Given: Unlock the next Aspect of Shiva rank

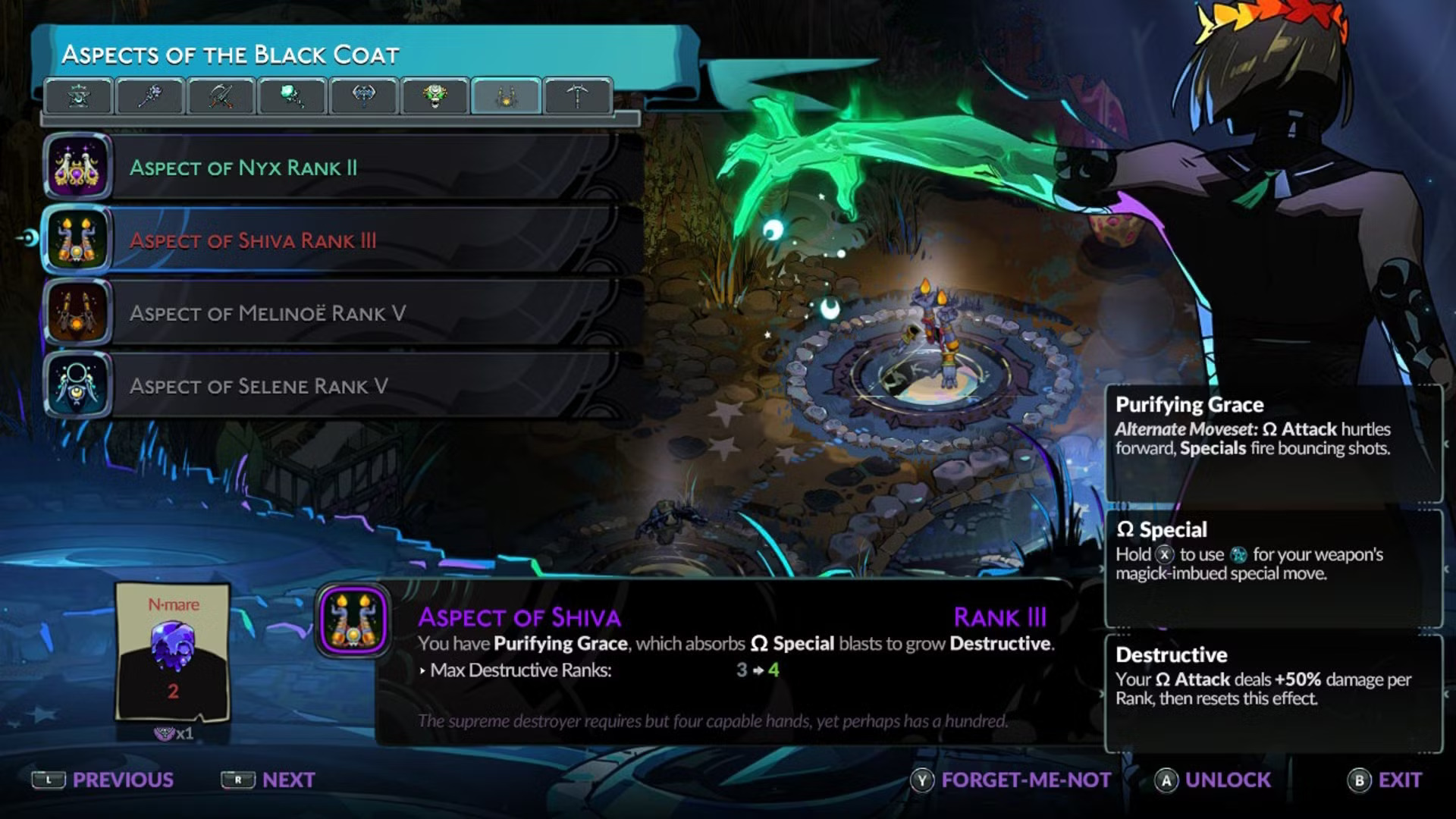Looking at the screenshot, I should (x=1213, y=780).
